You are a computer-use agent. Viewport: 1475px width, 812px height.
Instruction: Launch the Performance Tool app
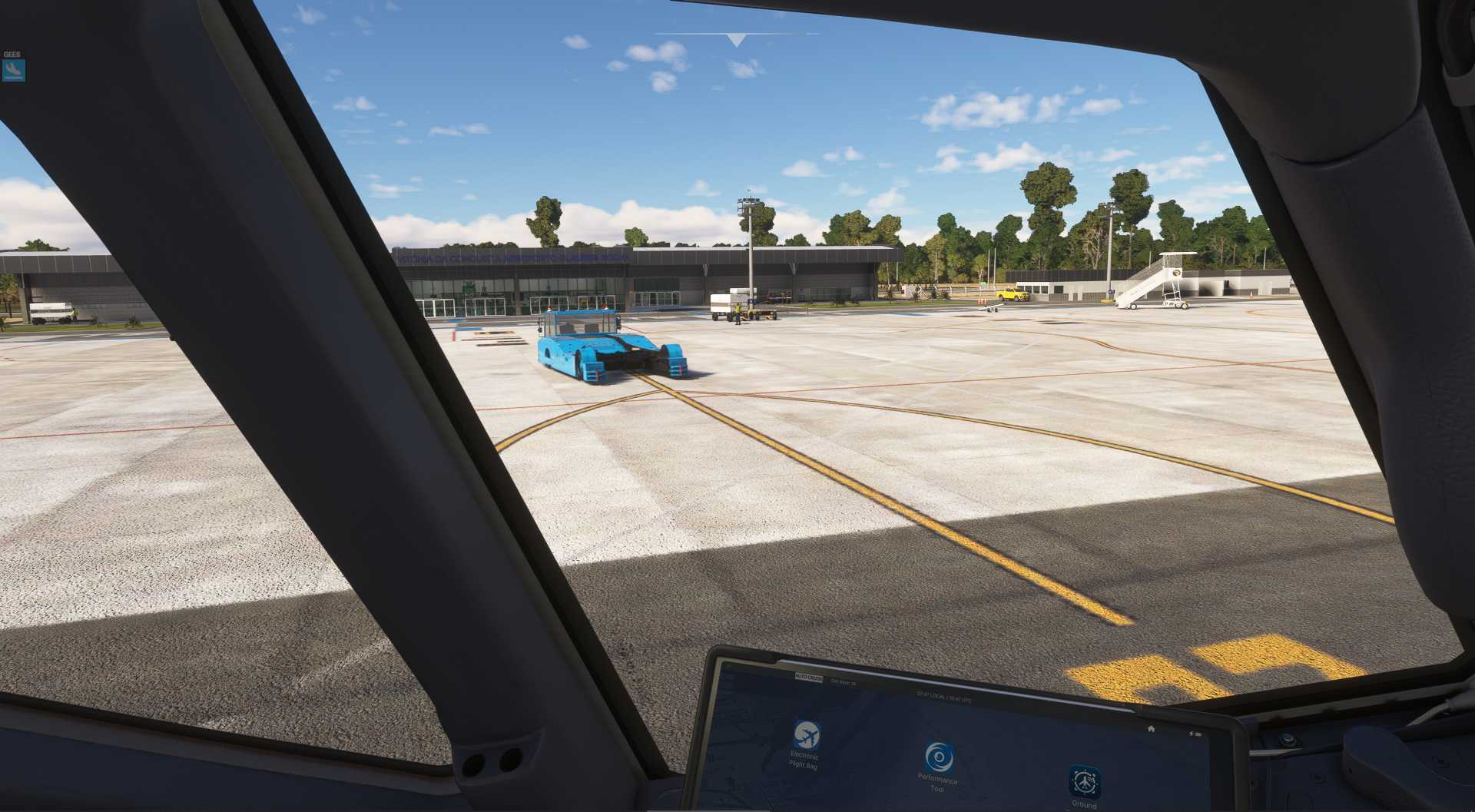point(939,757)
